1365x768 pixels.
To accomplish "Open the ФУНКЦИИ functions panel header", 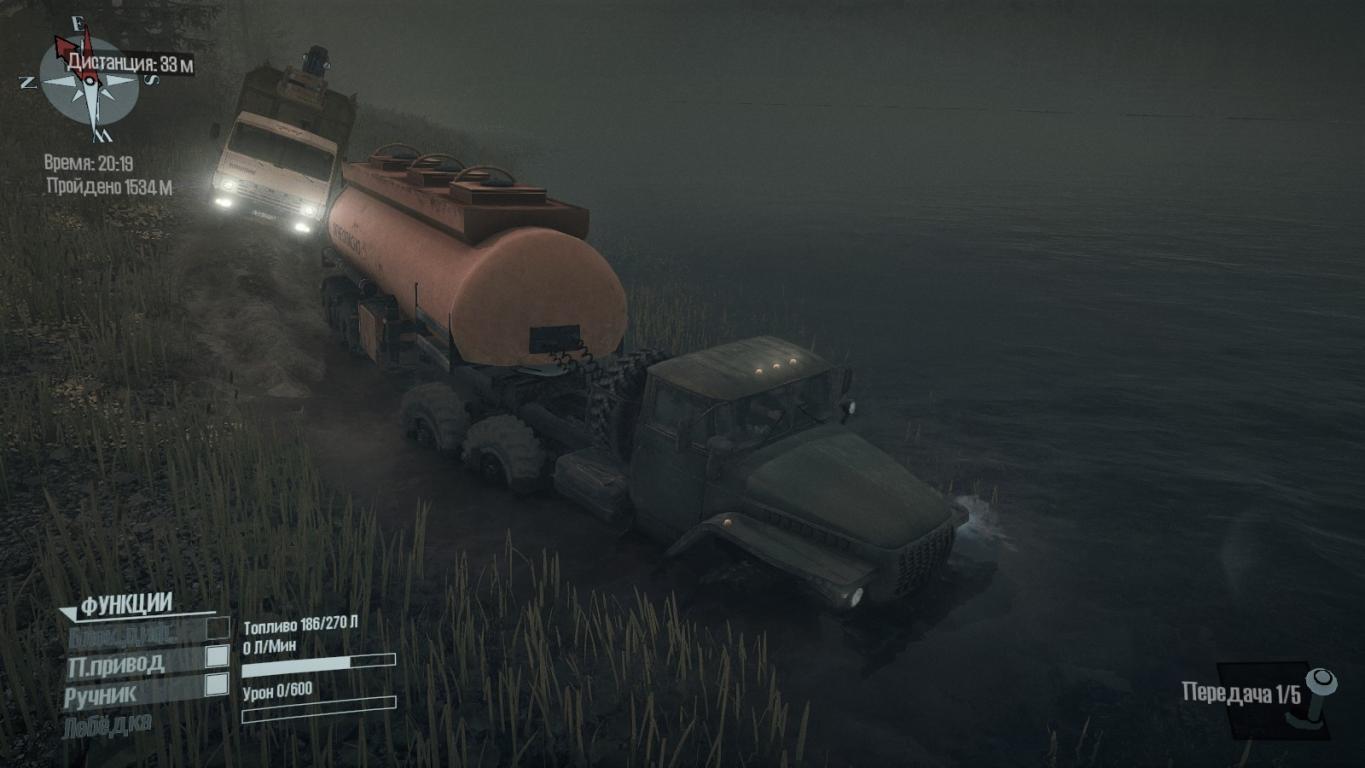I will 126,604.
